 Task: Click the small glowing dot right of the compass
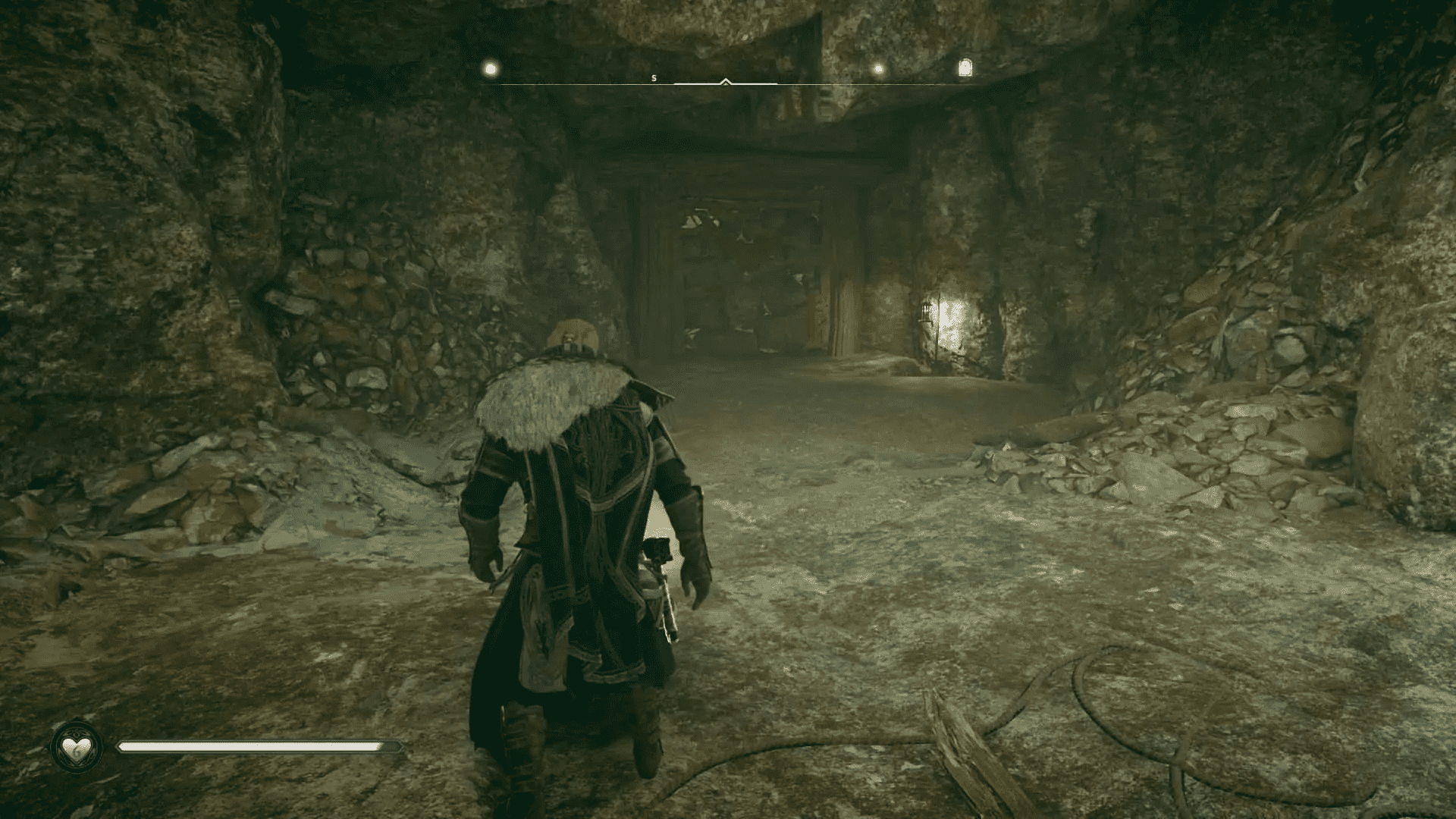pyautogui.click(x=877, y=68)
